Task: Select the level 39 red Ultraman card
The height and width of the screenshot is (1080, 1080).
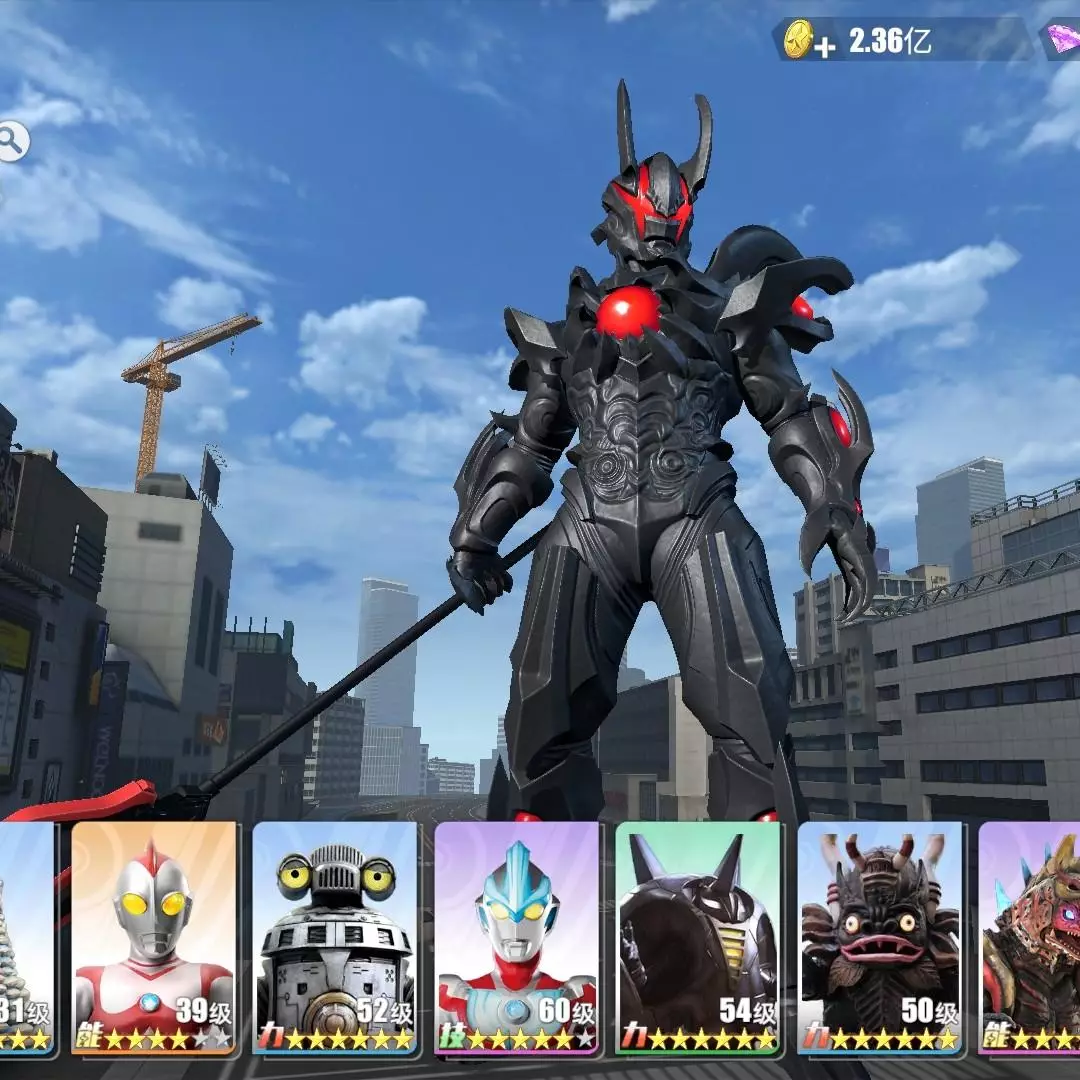Action: (x=154, y=938)
